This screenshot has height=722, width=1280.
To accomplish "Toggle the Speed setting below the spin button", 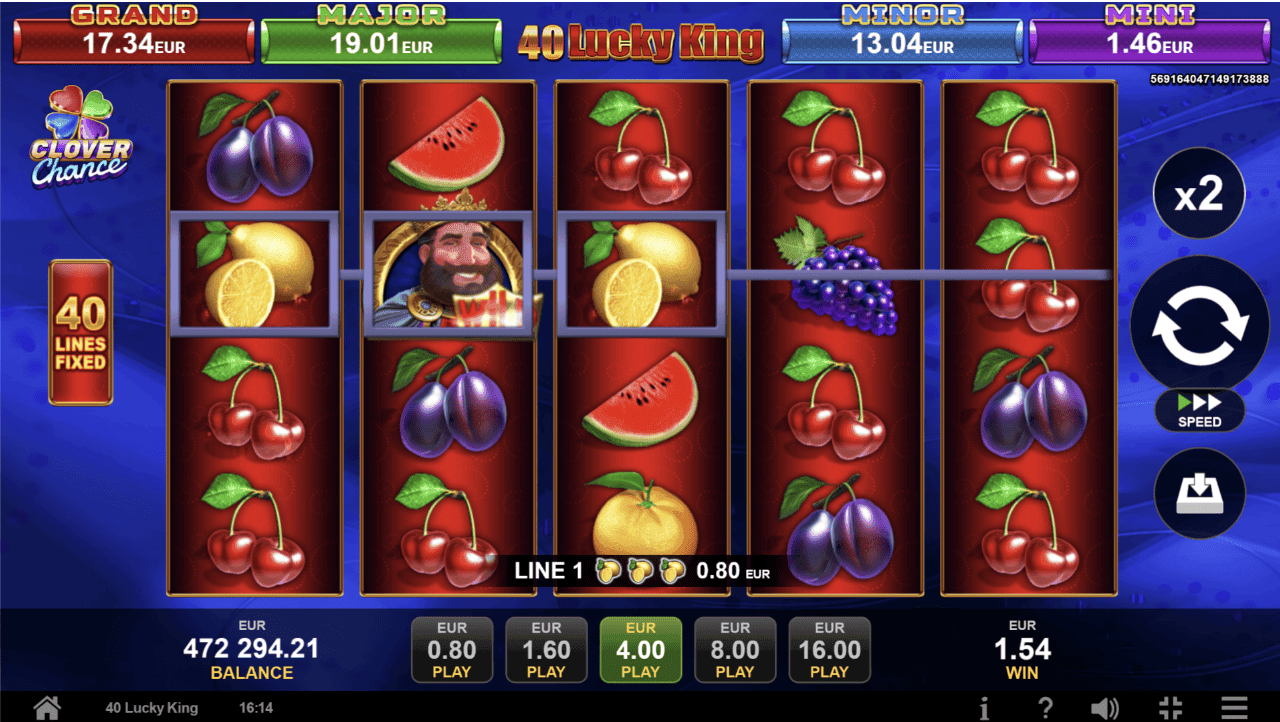I will point(1198,411).
